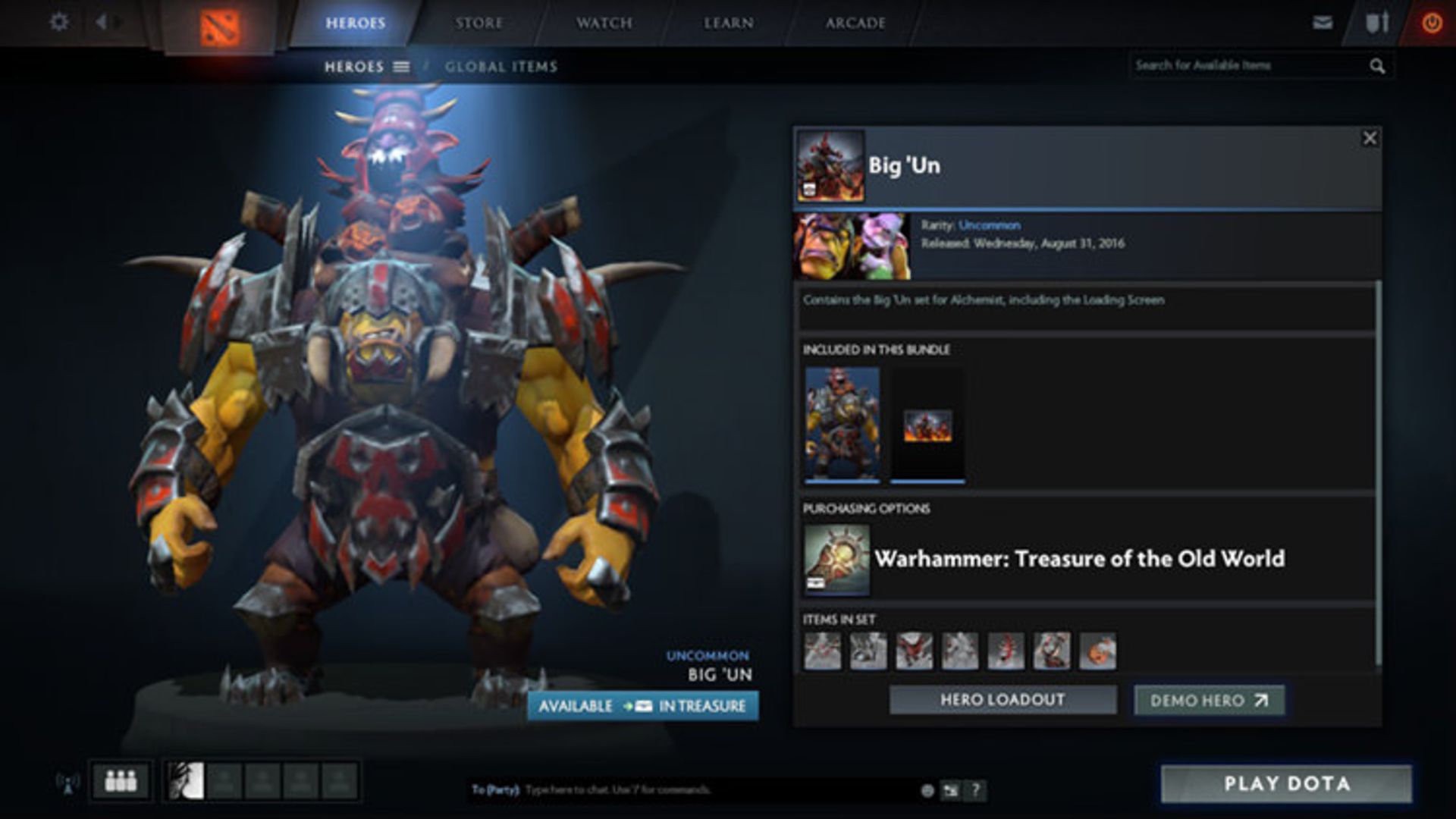This screenshot has height=819, width=1456.
Task: Go to the Watch tab
Action: (x=604, y=23)
